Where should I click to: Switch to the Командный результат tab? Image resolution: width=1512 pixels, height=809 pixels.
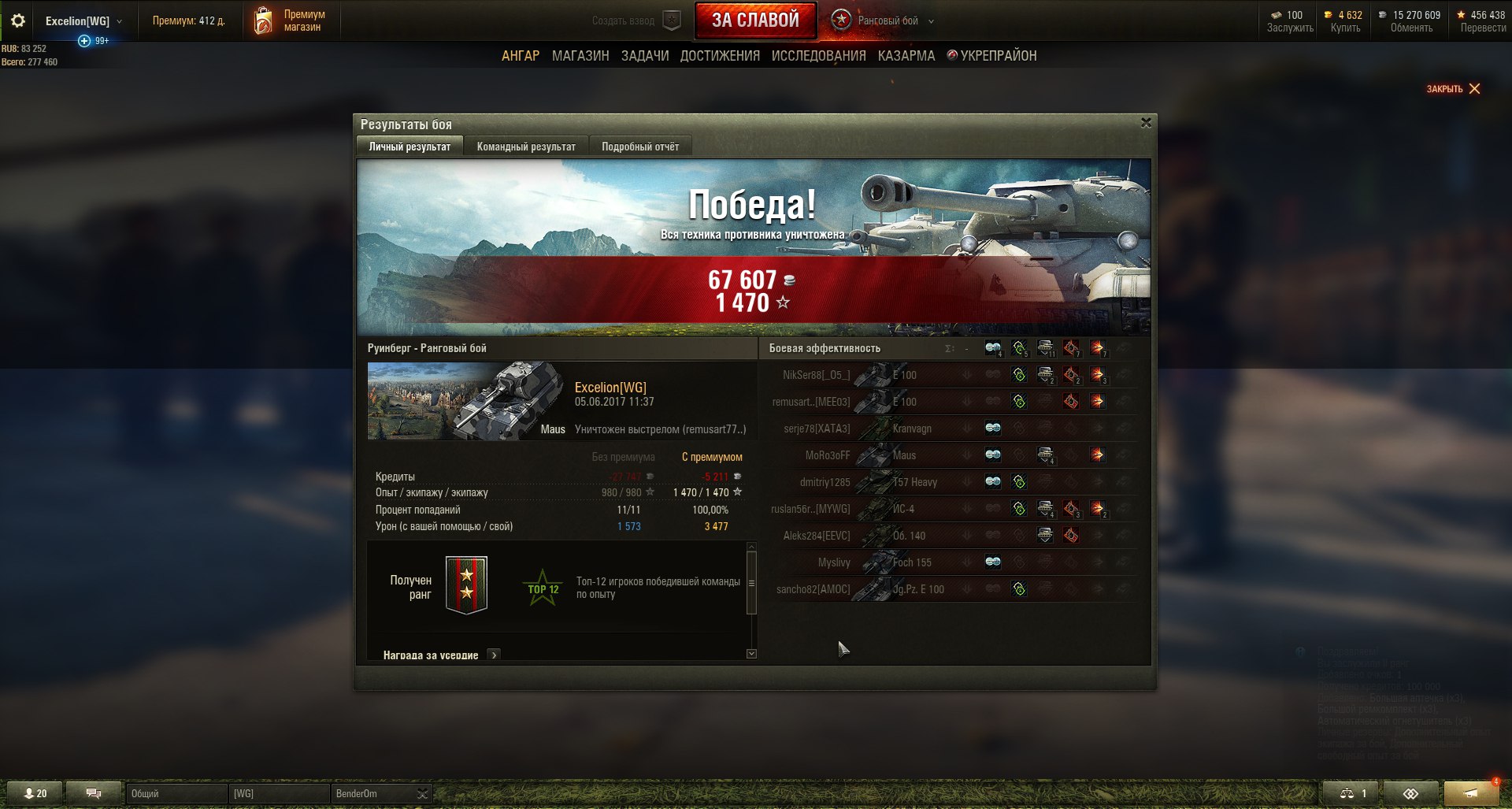[x=526, y=147]
